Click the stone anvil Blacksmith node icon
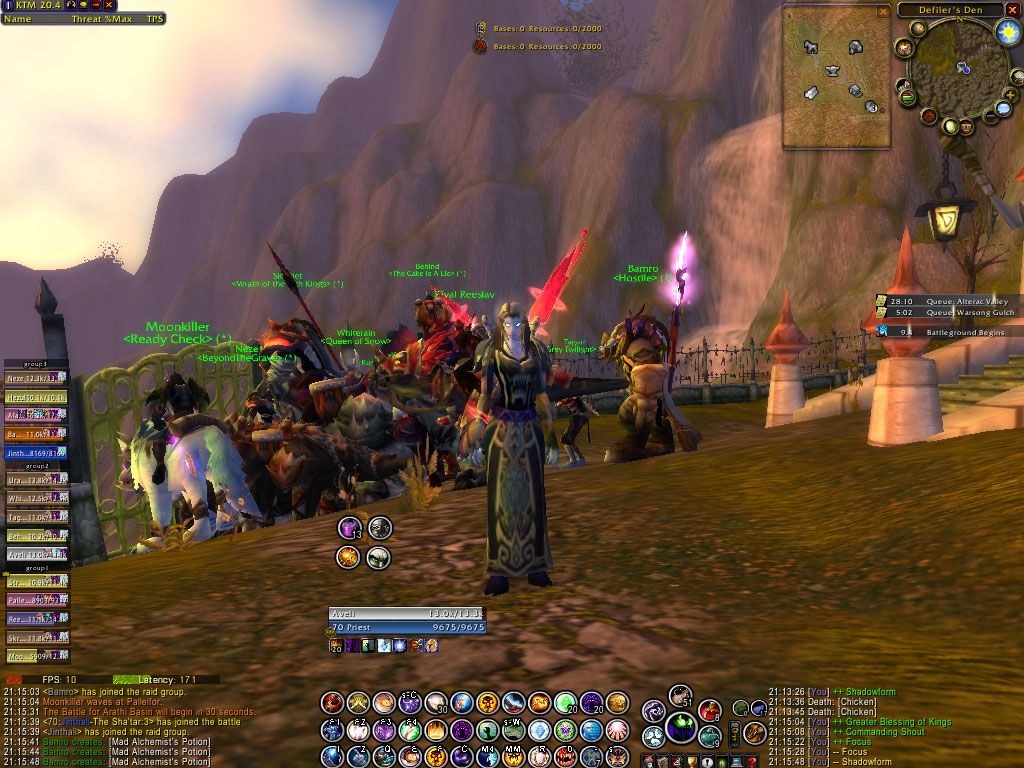The image size is (1024, 768). tap(833, 70)
